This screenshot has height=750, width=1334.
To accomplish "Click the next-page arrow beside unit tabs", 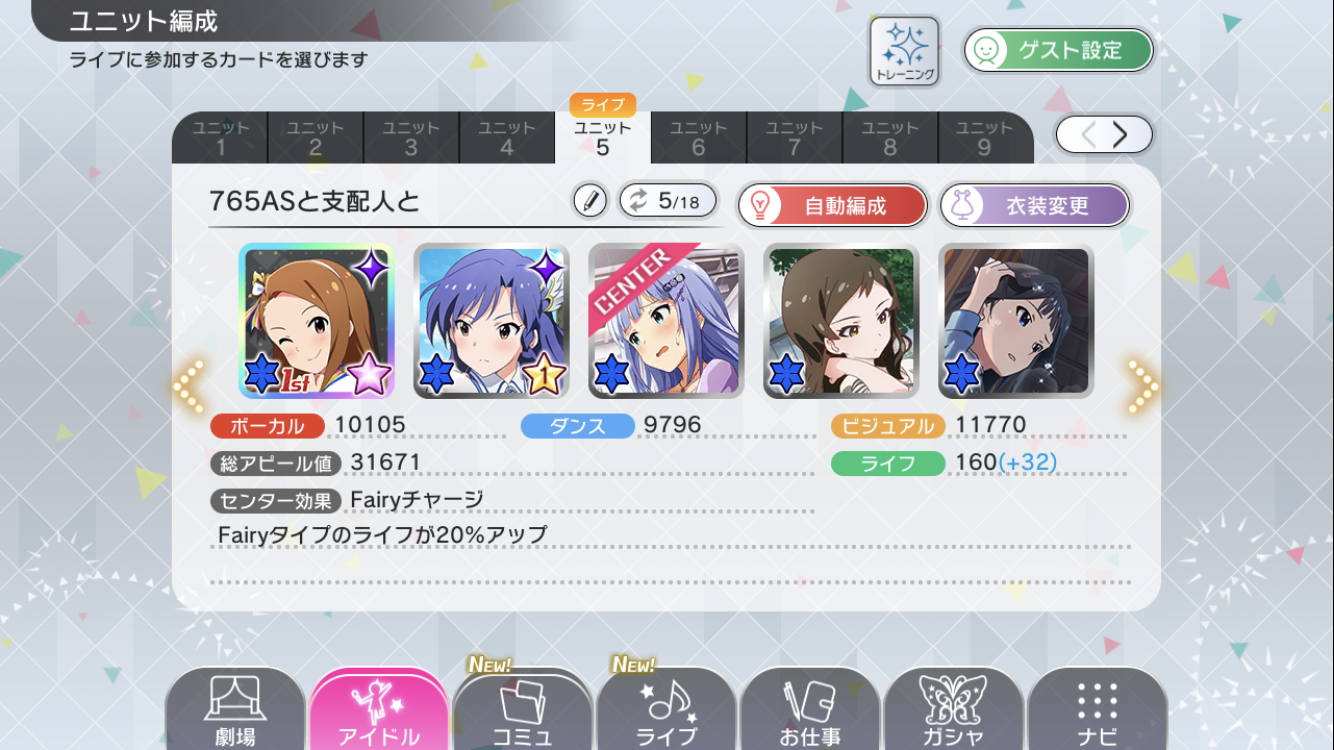I will pyautogui.click(x=1120, y=134).
